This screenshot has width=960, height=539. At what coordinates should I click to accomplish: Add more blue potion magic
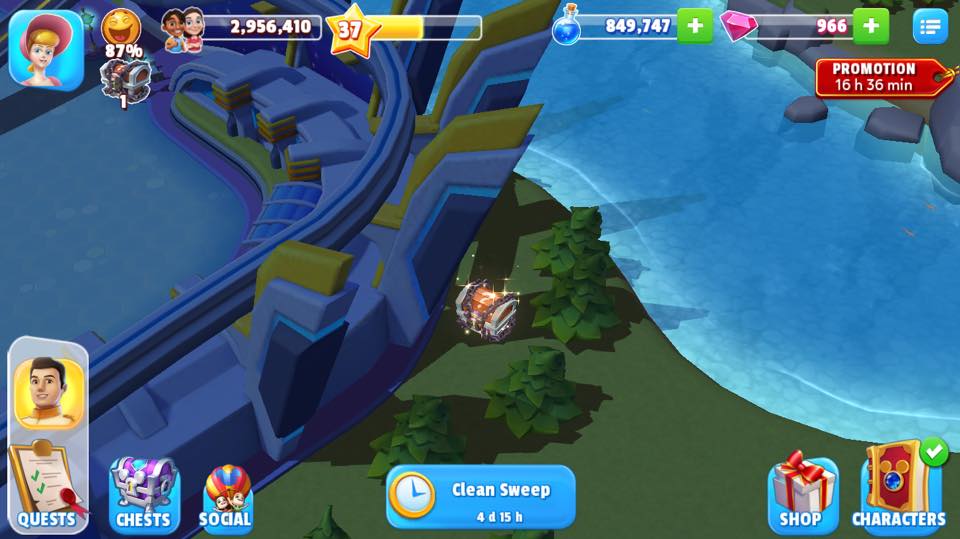pyautogui.click(x=695, y=26)
